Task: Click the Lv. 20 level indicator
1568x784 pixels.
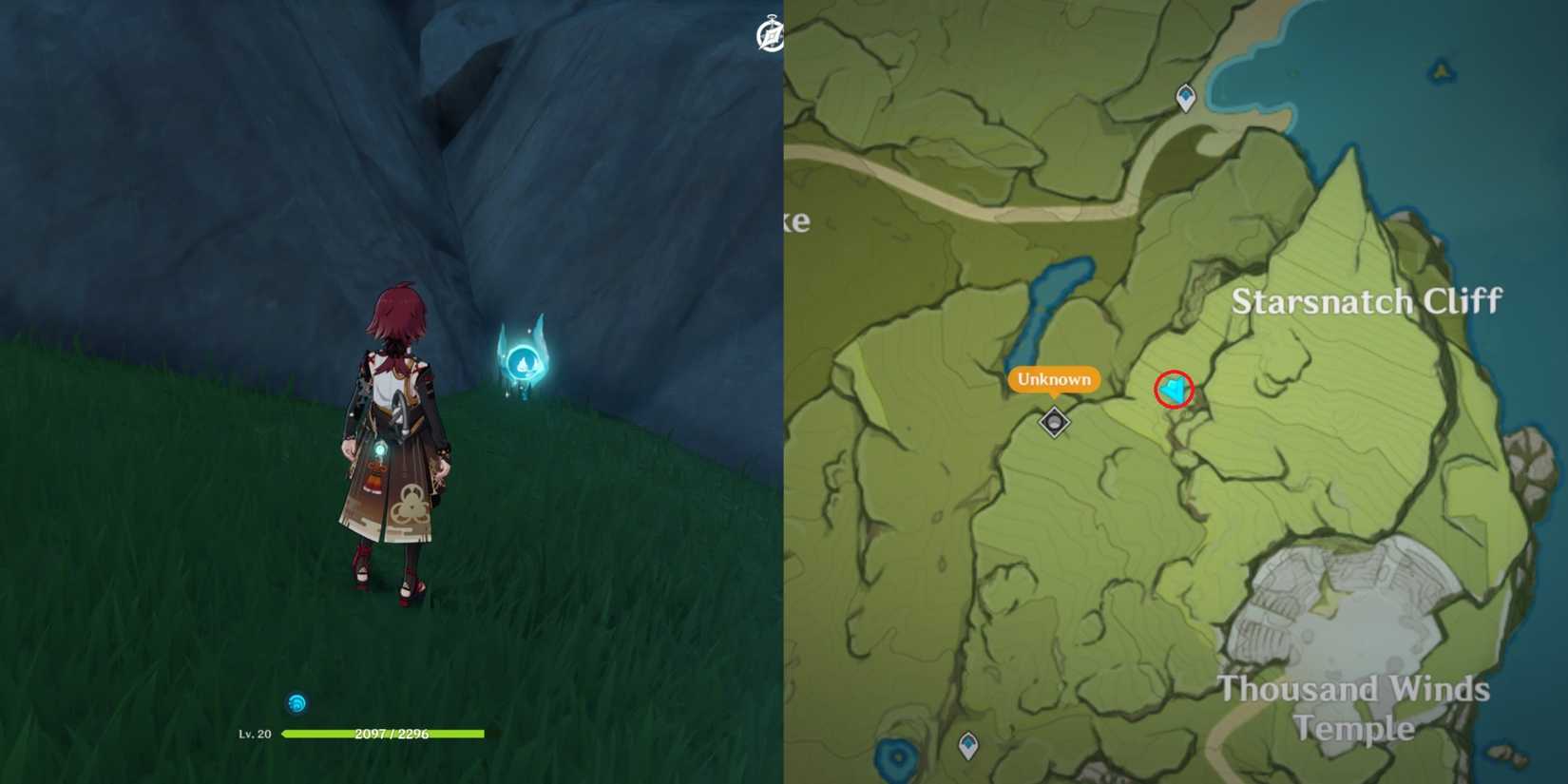Action: (x=255, y=734)
